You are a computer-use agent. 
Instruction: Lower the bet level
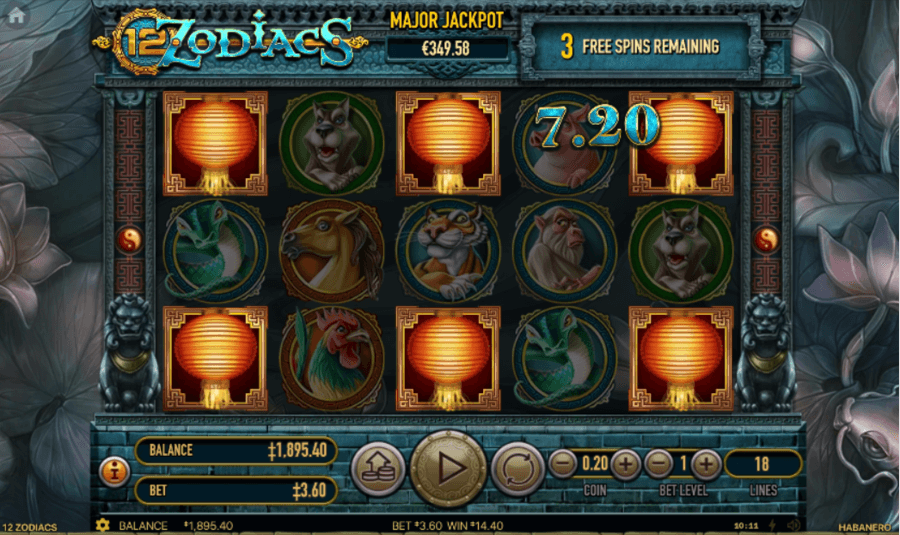tap(657, 464)
